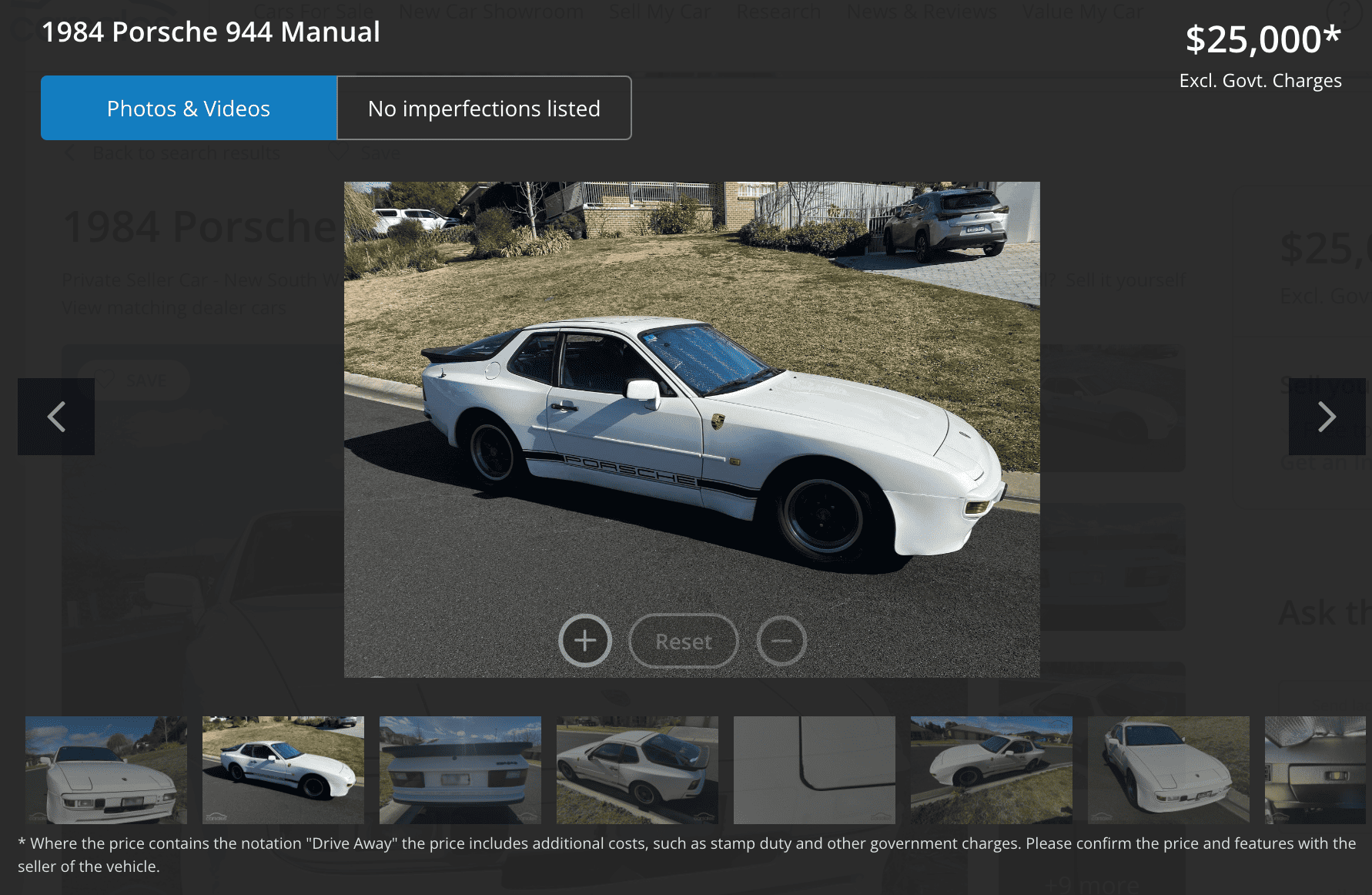Image resolution: width=1372 pixels, height=895 pixels.
Task: Switch to the Photos & Videos tab
Action: pyautogui.click(x=189, y=109)
